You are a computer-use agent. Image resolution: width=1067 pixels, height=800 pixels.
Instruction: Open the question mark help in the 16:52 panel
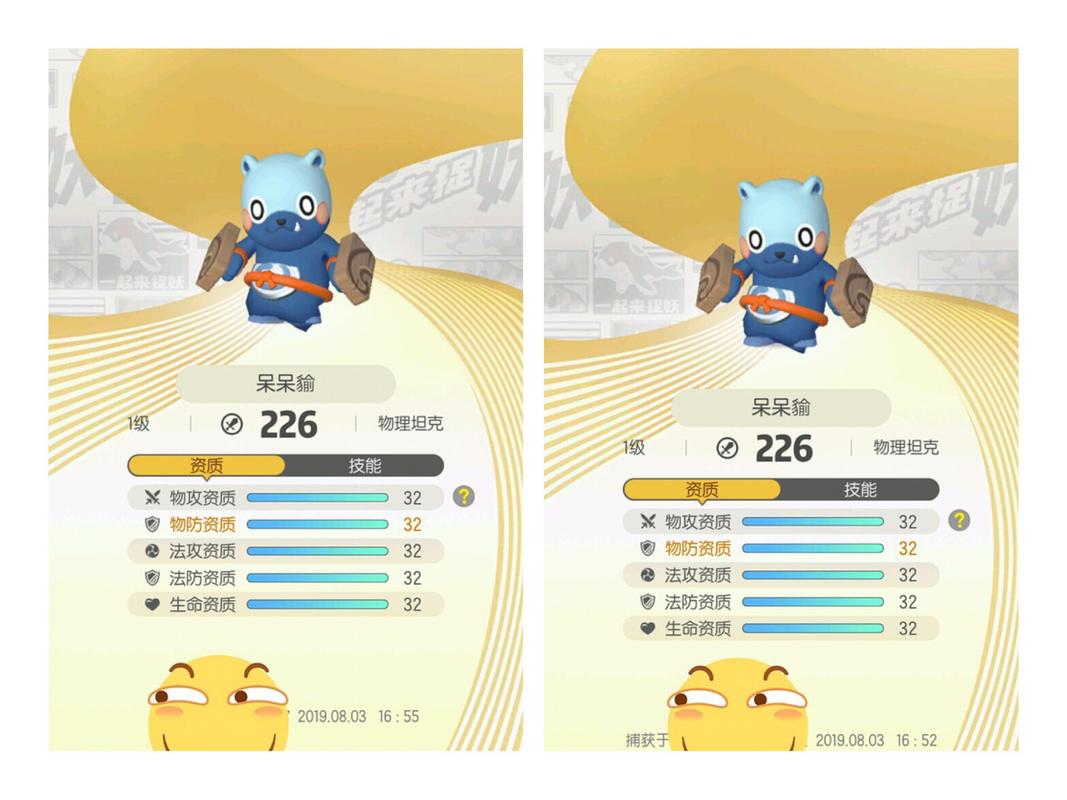959,520
